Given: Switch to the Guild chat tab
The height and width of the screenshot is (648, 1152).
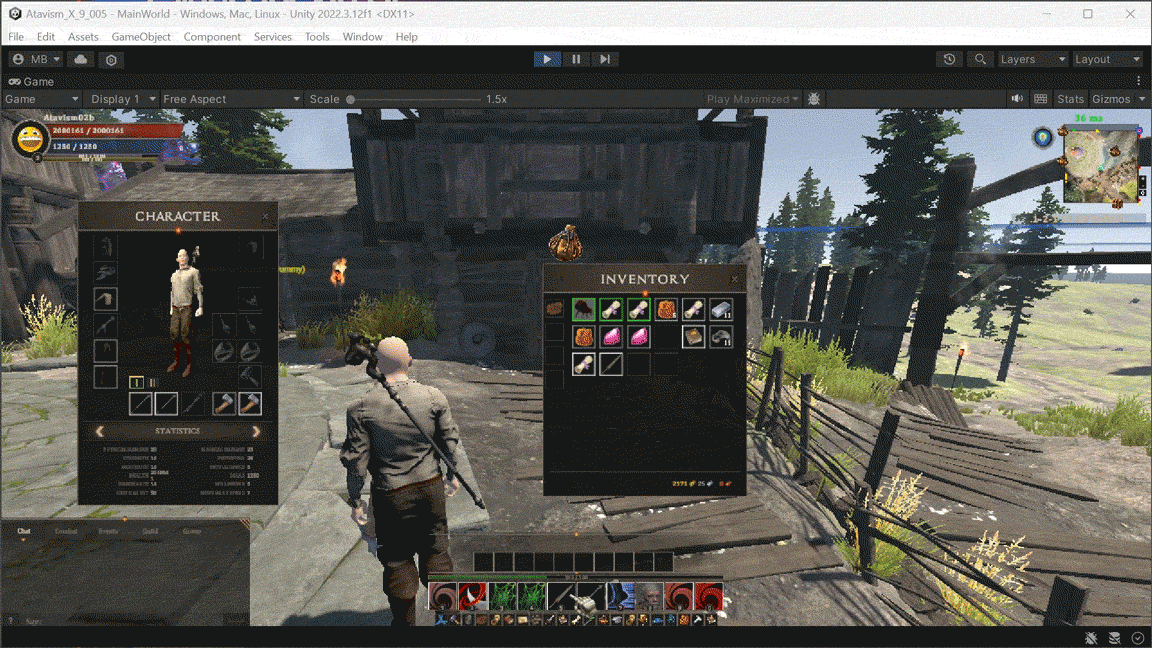Looking at the screenshot, I should click(150, 532).
